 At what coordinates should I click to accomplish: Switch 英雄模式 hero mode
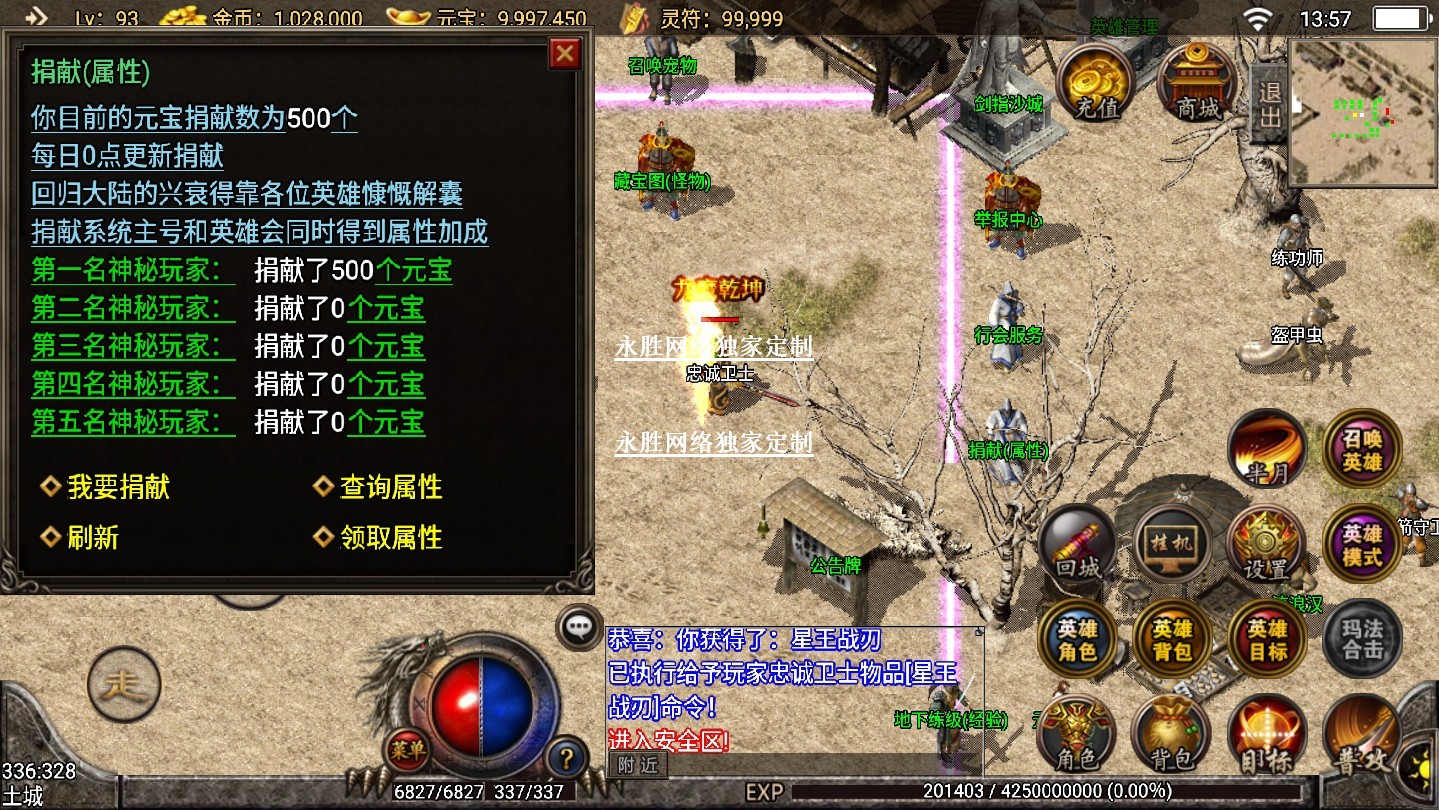[x=1362, y=545]
